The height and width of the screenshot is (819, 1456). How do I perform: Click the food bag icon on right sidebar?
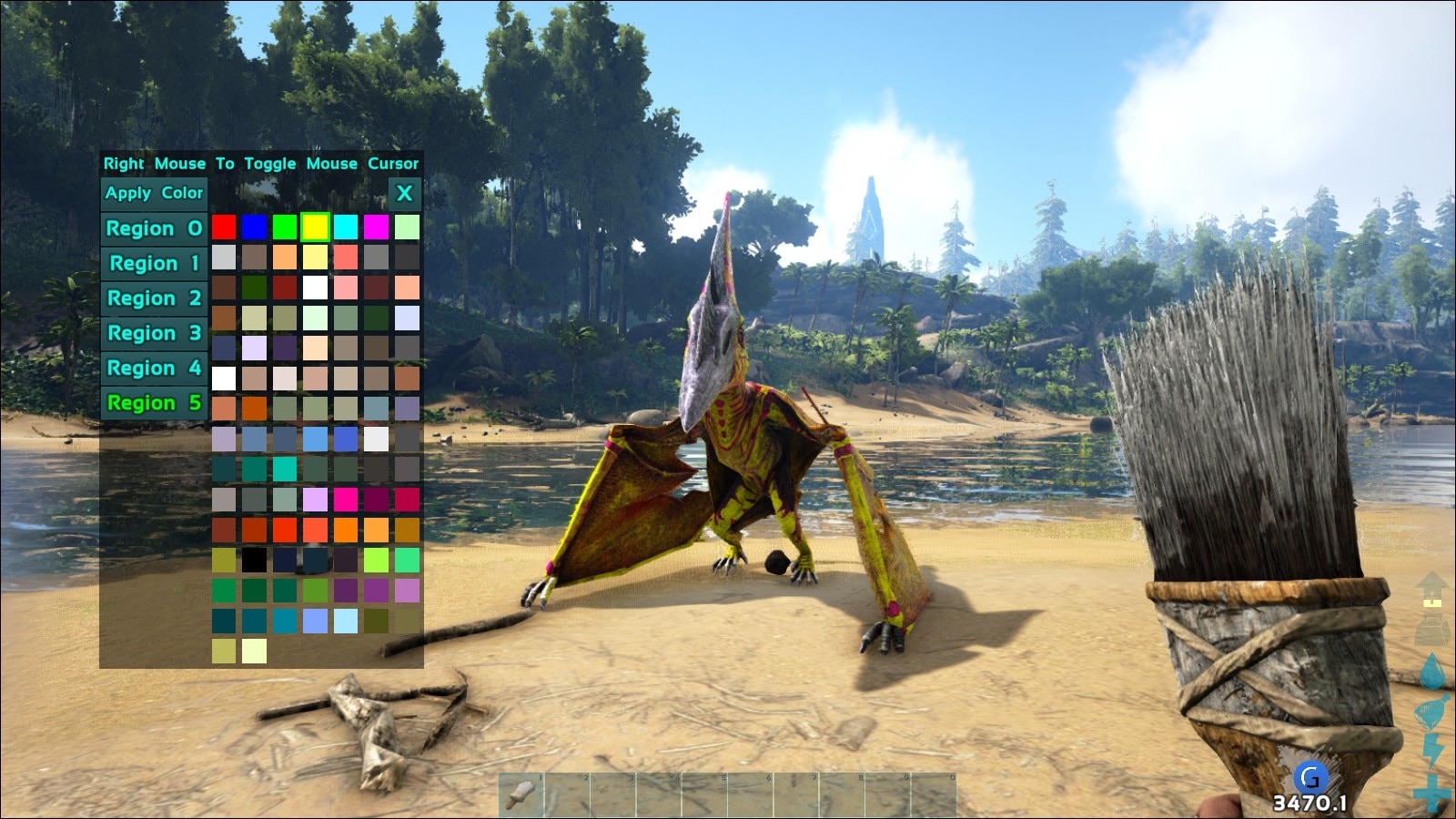click(1430, 710)
